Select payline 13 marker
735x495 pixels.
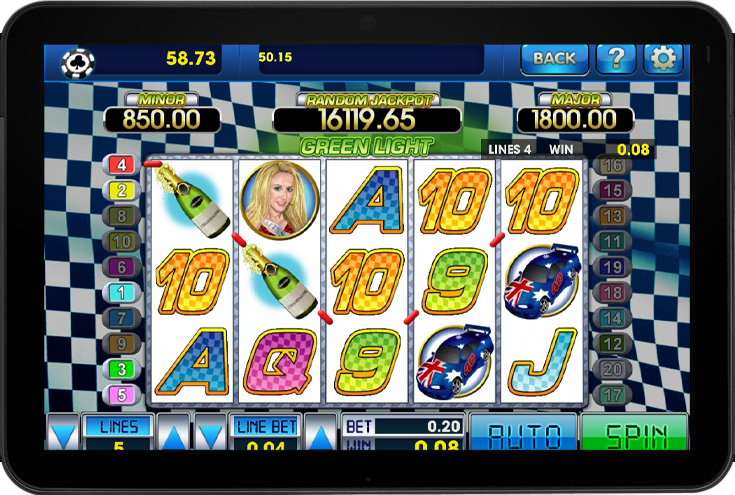click(x=613, y=216)
